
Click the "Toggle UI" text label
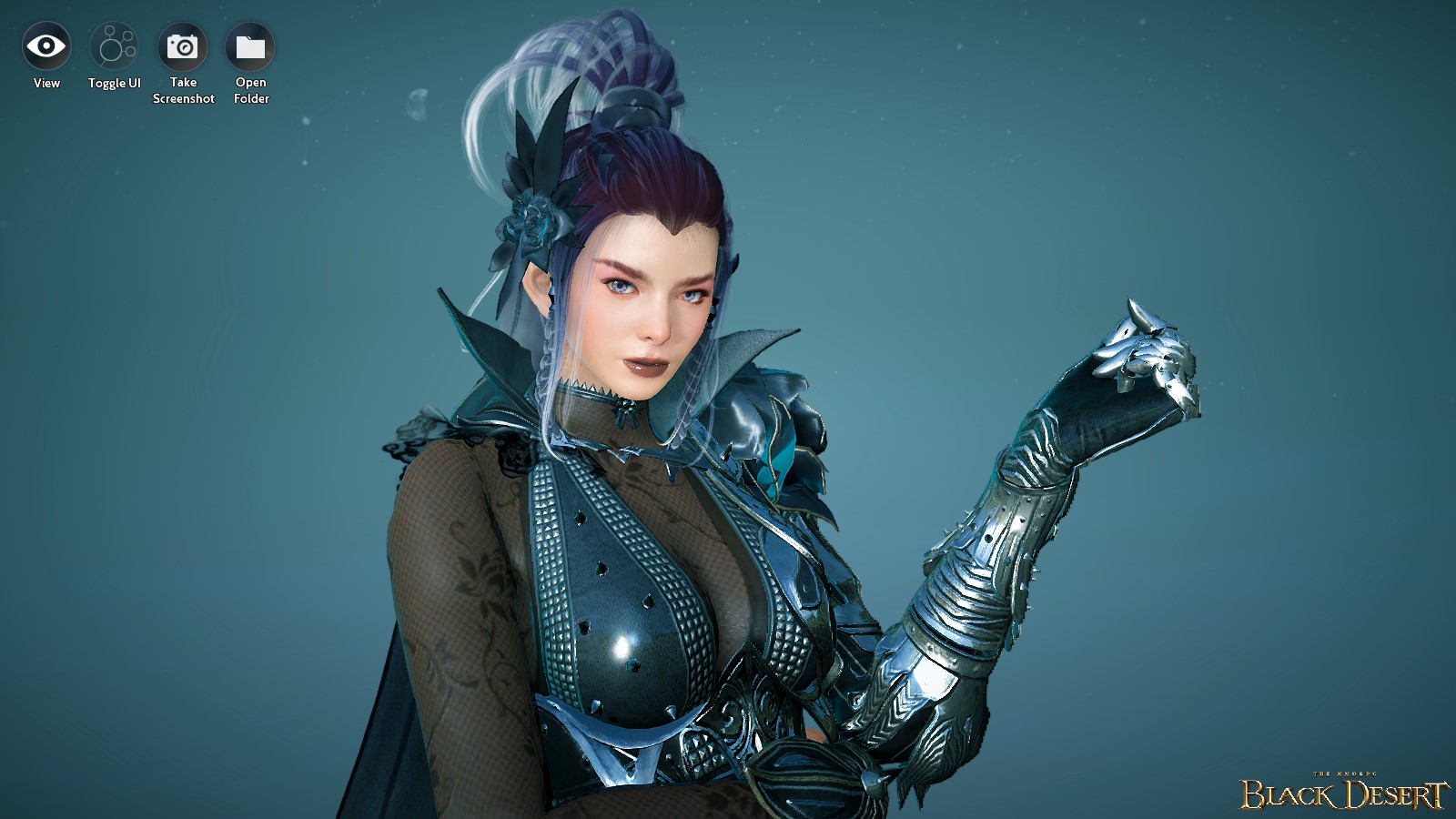click(114, 83)
